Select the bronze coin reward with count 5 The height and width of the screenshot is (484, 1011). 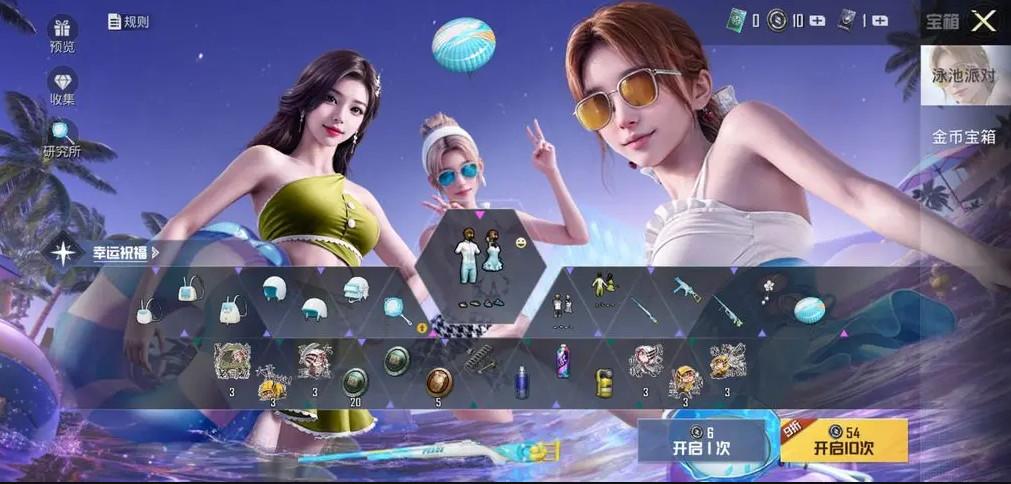point(438,382)
